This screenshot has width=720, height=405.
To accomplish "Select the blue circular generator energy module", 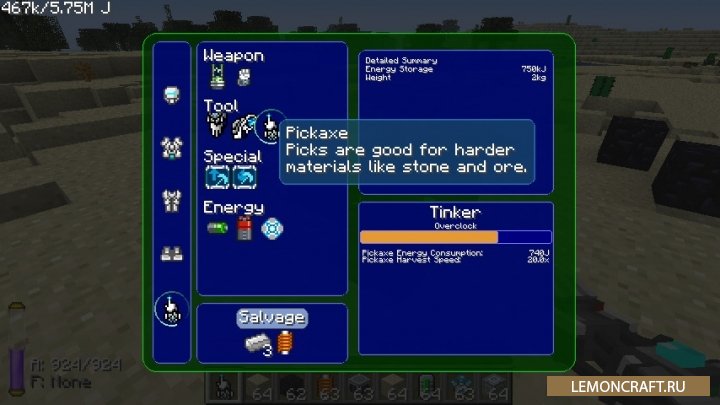I will point(268,229).
